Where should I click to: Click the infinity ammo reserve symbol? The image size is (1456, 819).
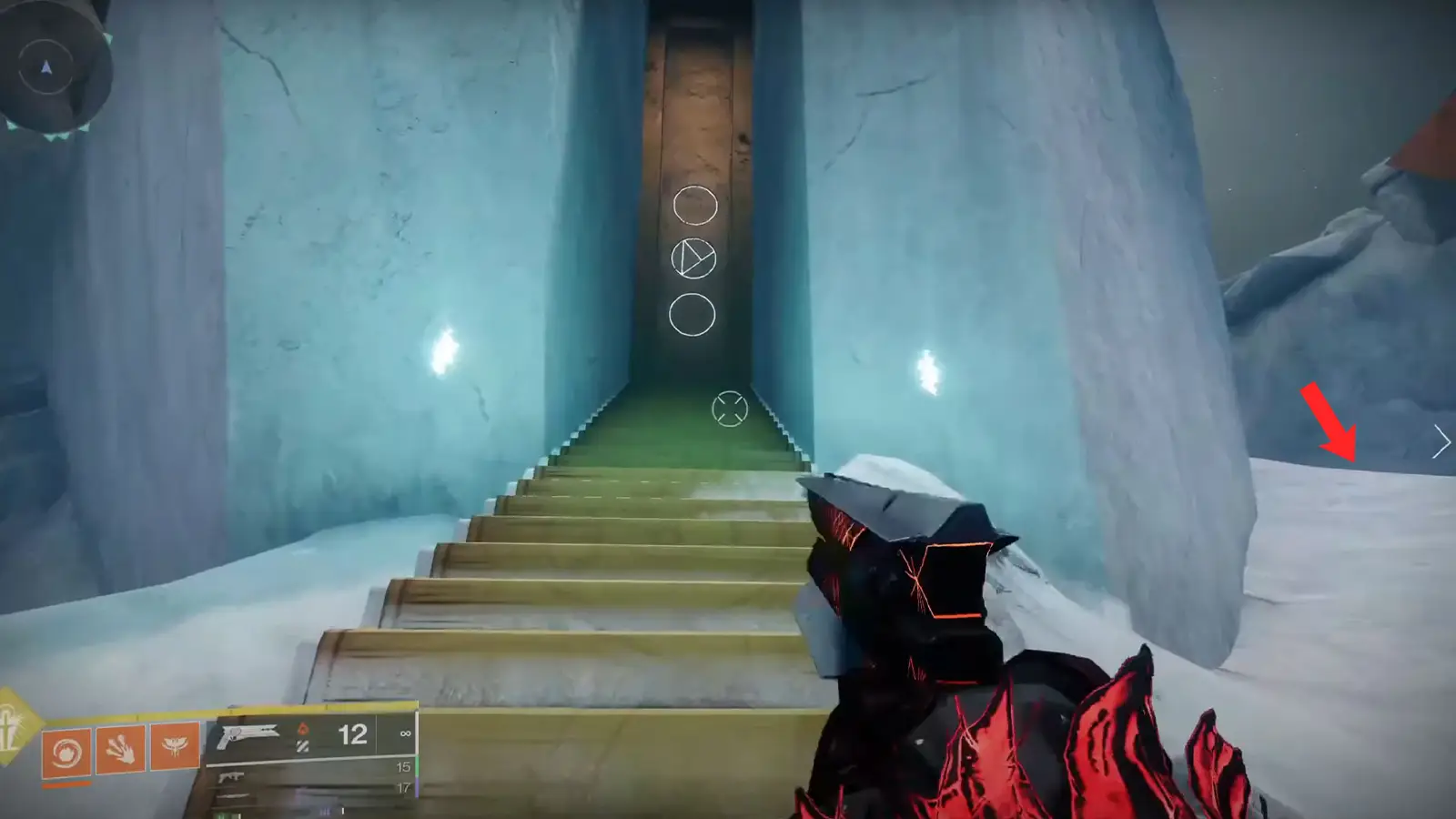[405, 733]
